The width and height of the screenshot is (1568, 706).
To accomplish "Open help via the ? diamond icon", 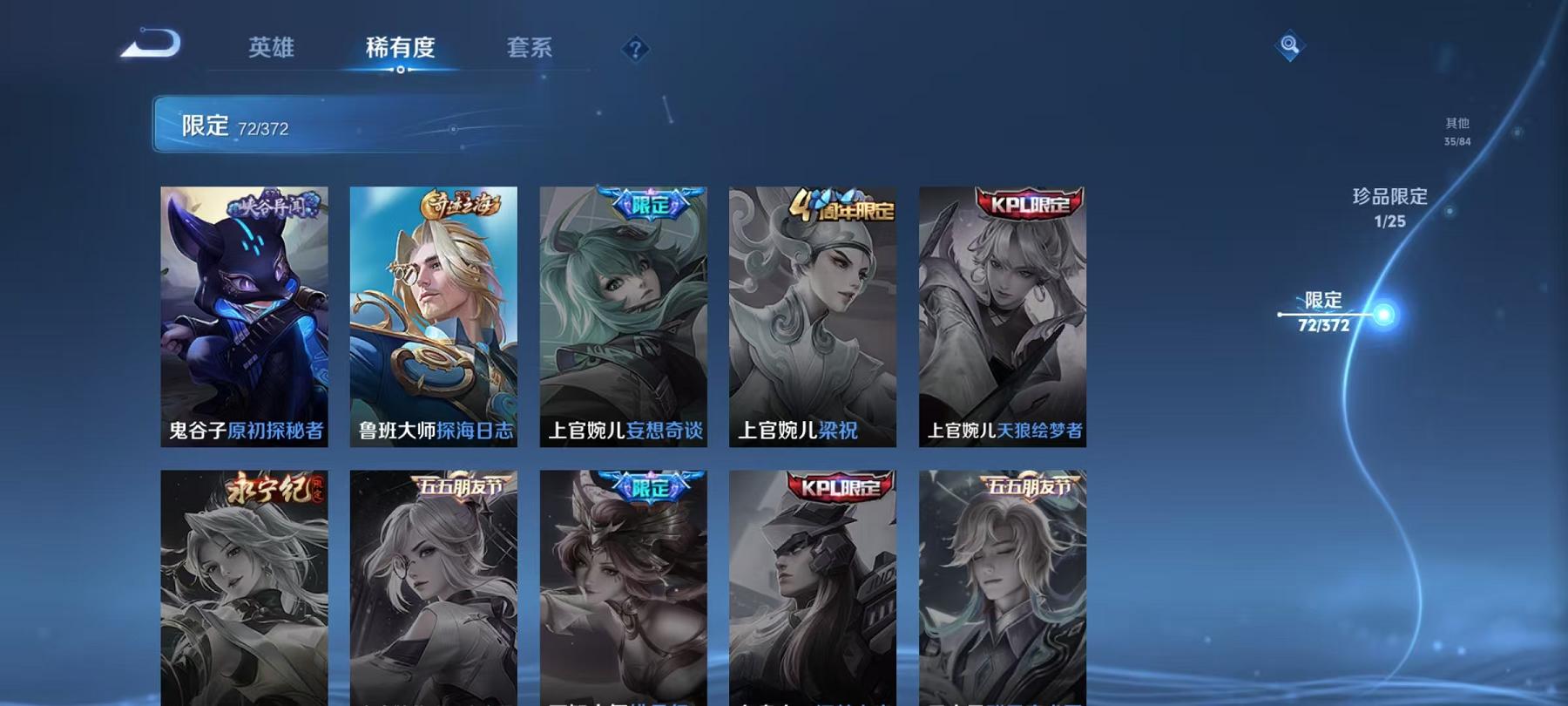I will (636, 48).
